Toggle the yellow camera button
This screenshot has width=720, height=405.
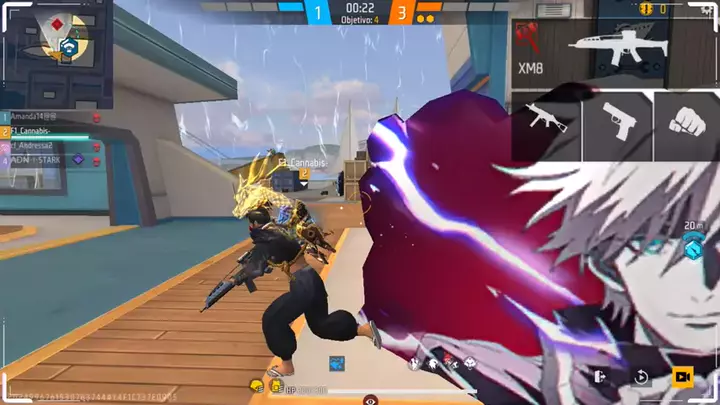[684, 376]
